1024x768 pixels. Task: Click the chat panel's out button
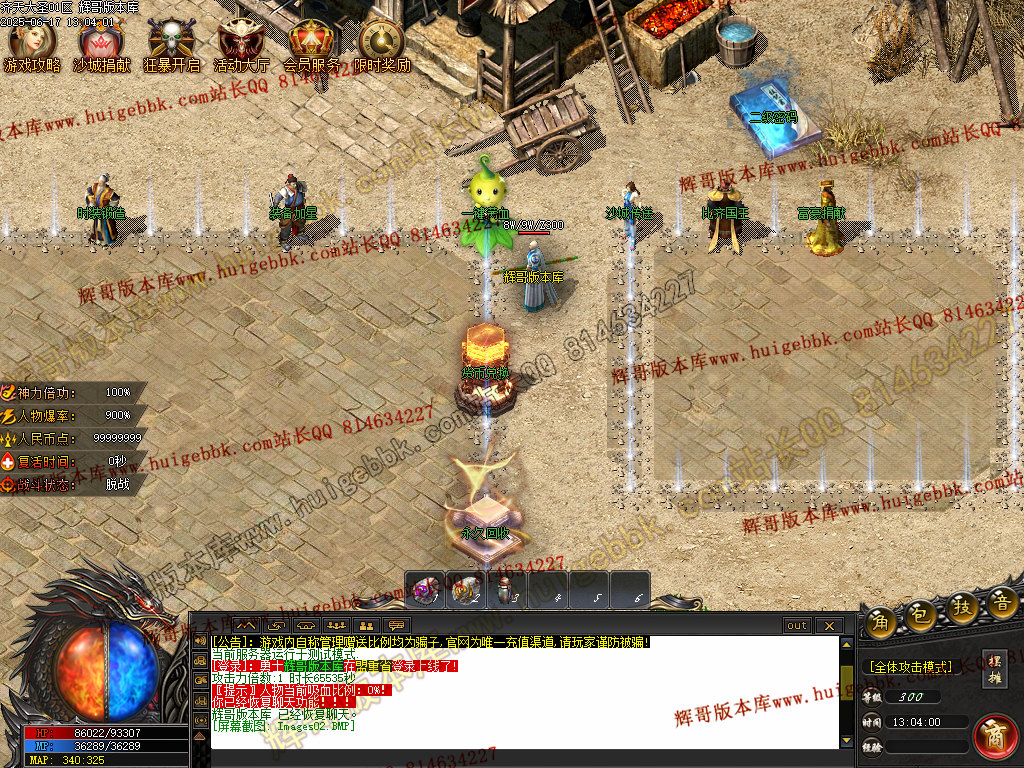797,626
